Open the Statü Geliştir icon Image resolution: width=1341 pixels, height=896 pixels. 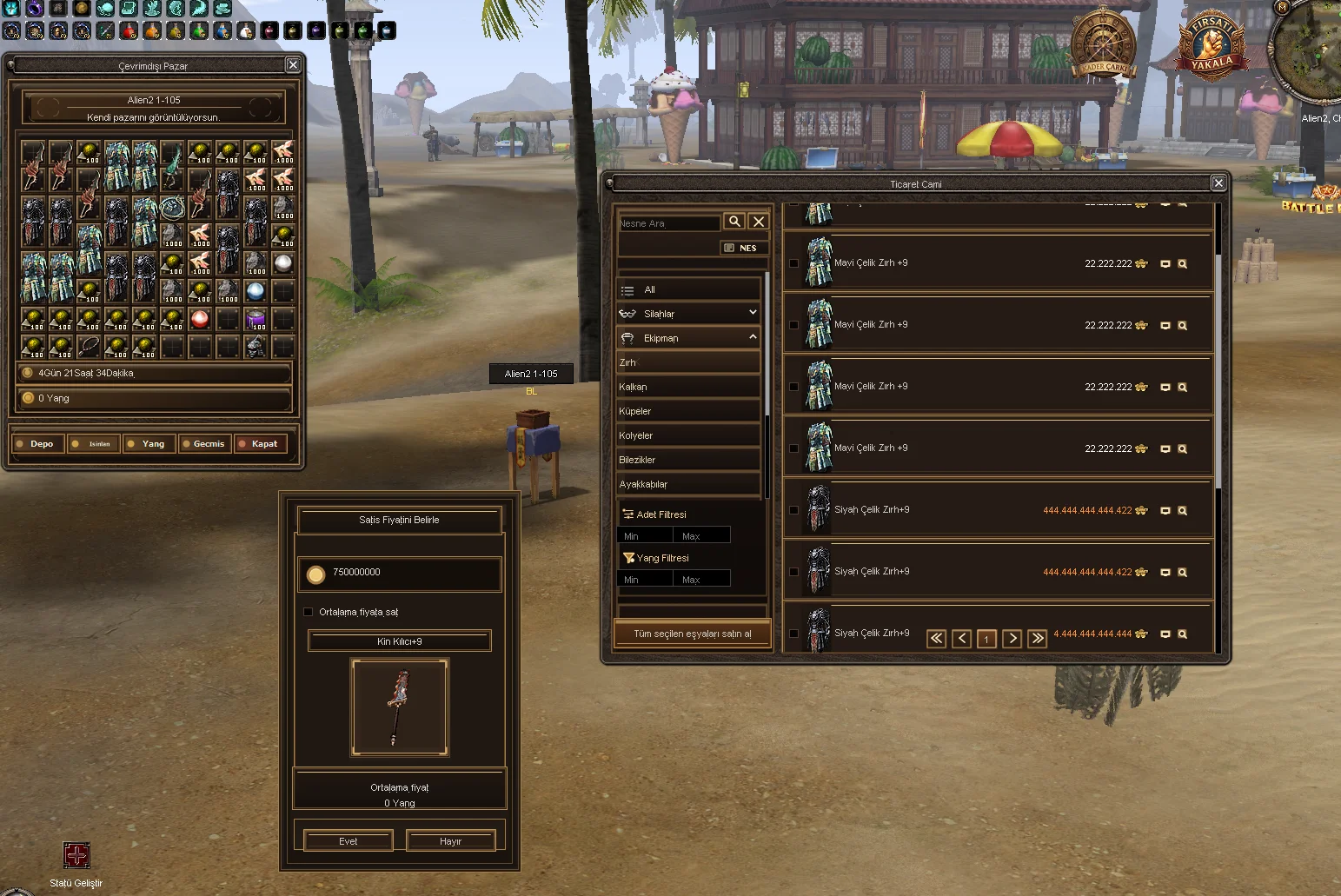[x=76, y=855]
